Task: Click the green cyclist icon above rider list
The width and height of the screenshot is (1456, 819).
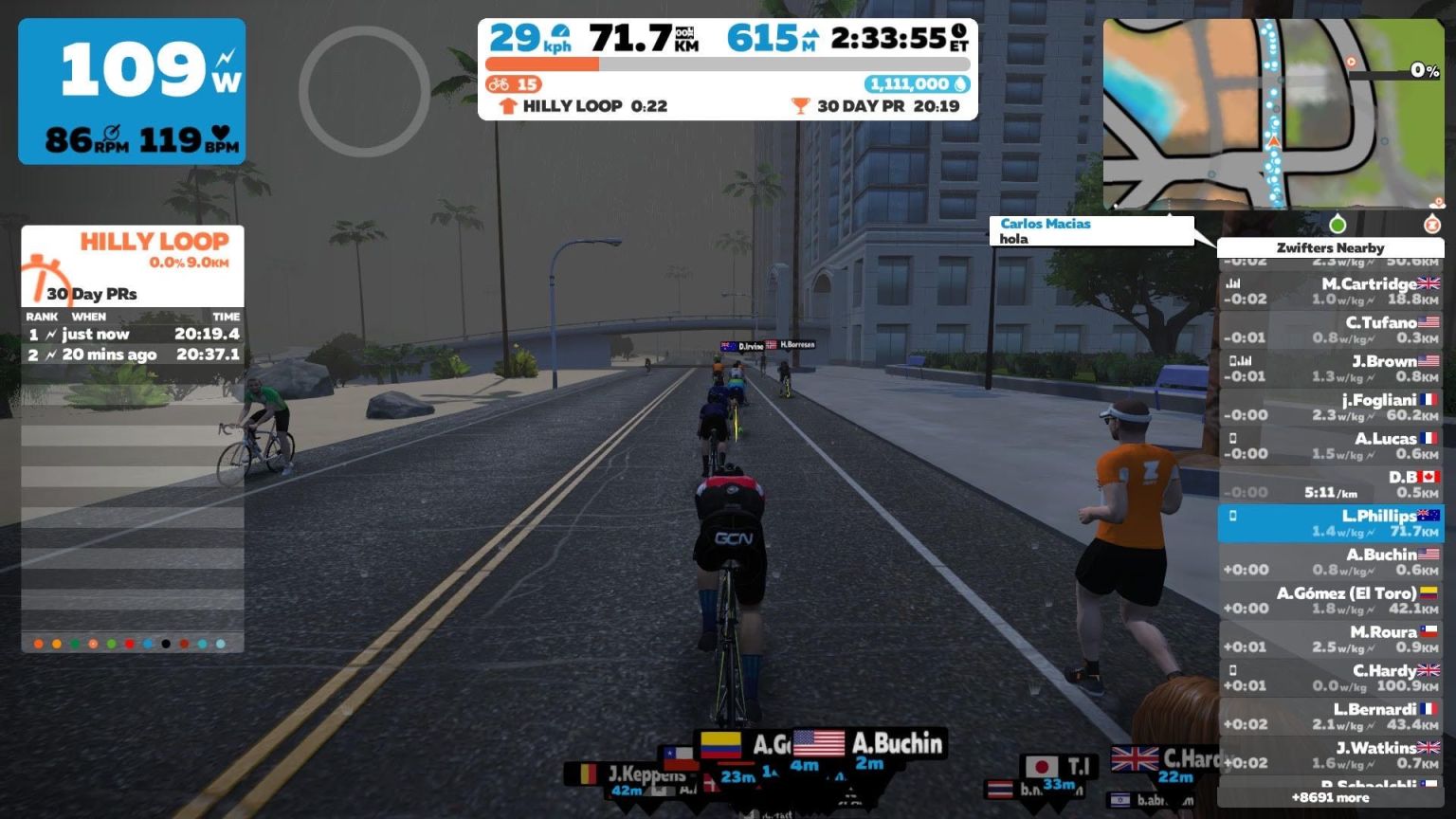Action: (x=1338, y=225)
